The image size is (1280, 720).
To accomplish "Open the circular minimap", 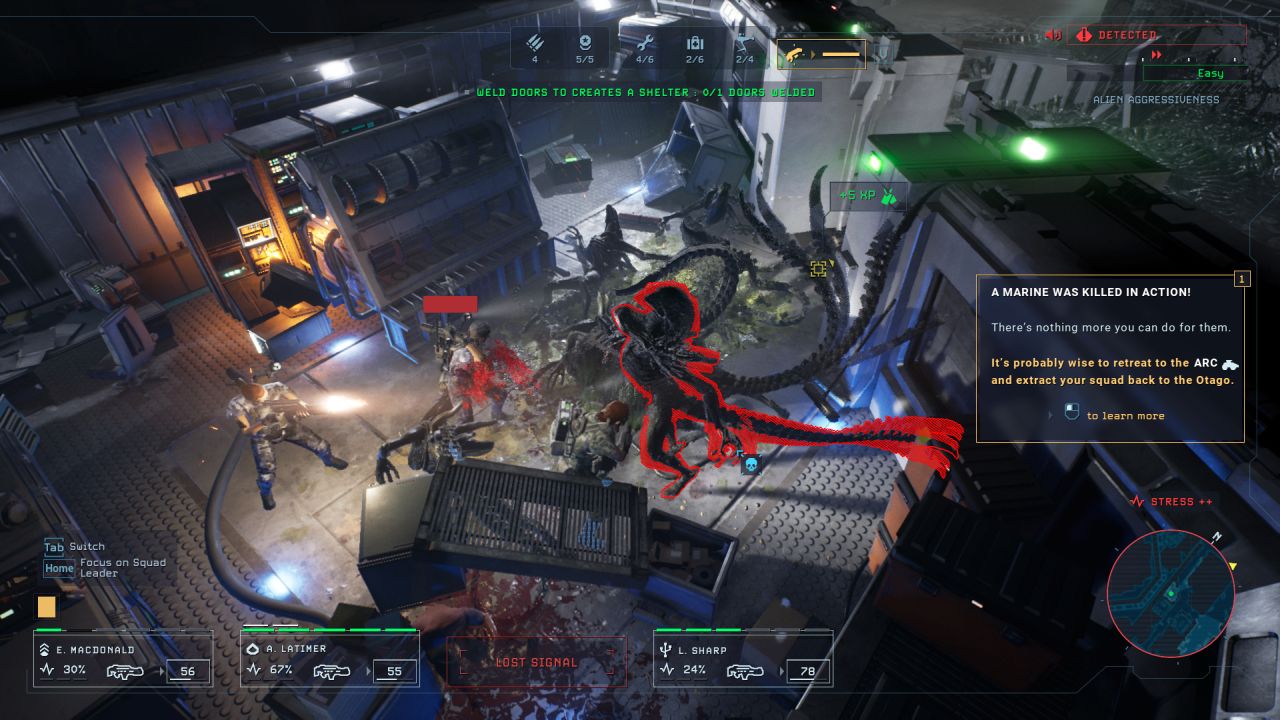I will (x=1171, y=593).
